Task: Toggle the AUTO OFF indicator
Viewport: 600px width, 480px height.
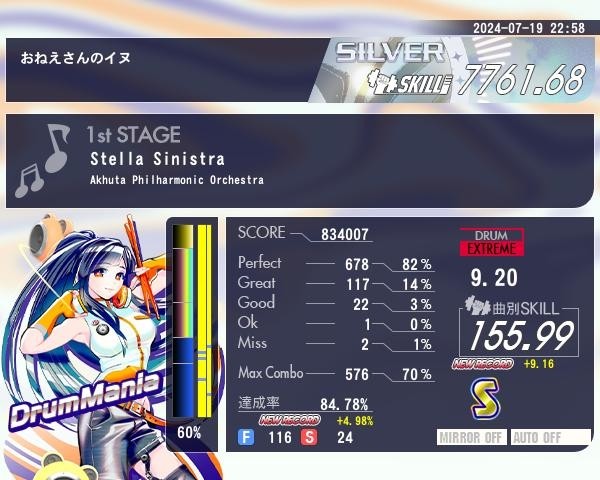Action: click(x=548, y=438)
